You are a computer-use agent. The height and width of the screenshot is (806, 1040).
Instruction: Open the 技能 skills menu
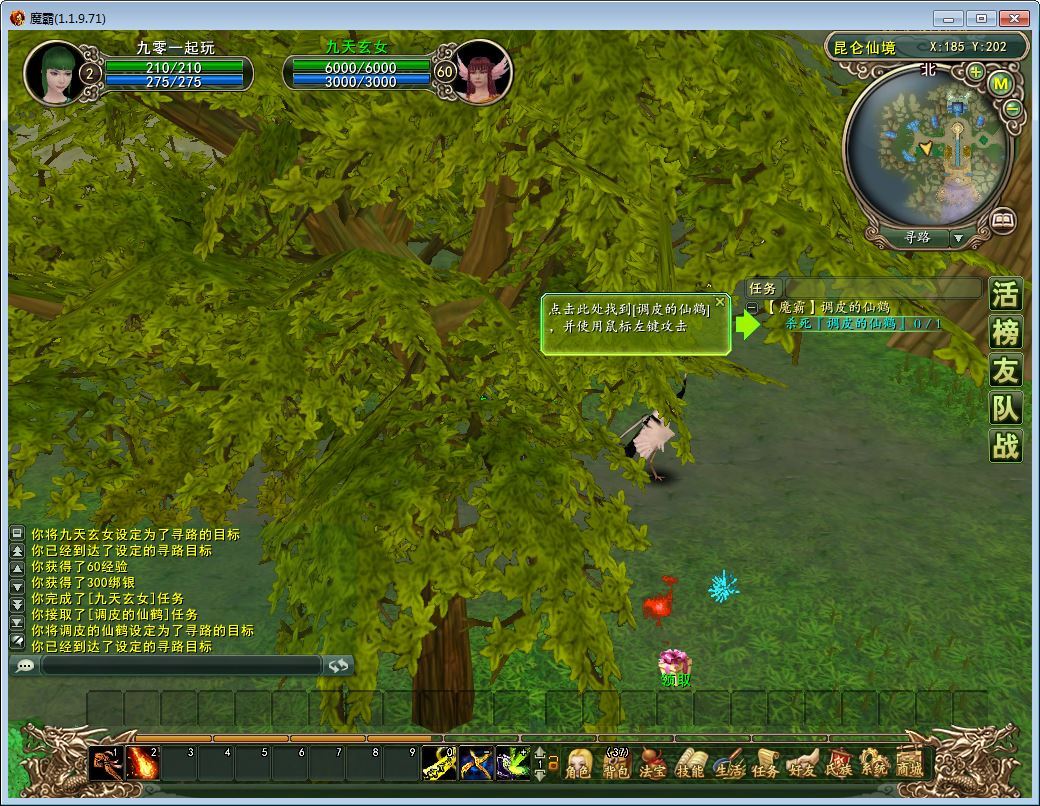(689, 764)
